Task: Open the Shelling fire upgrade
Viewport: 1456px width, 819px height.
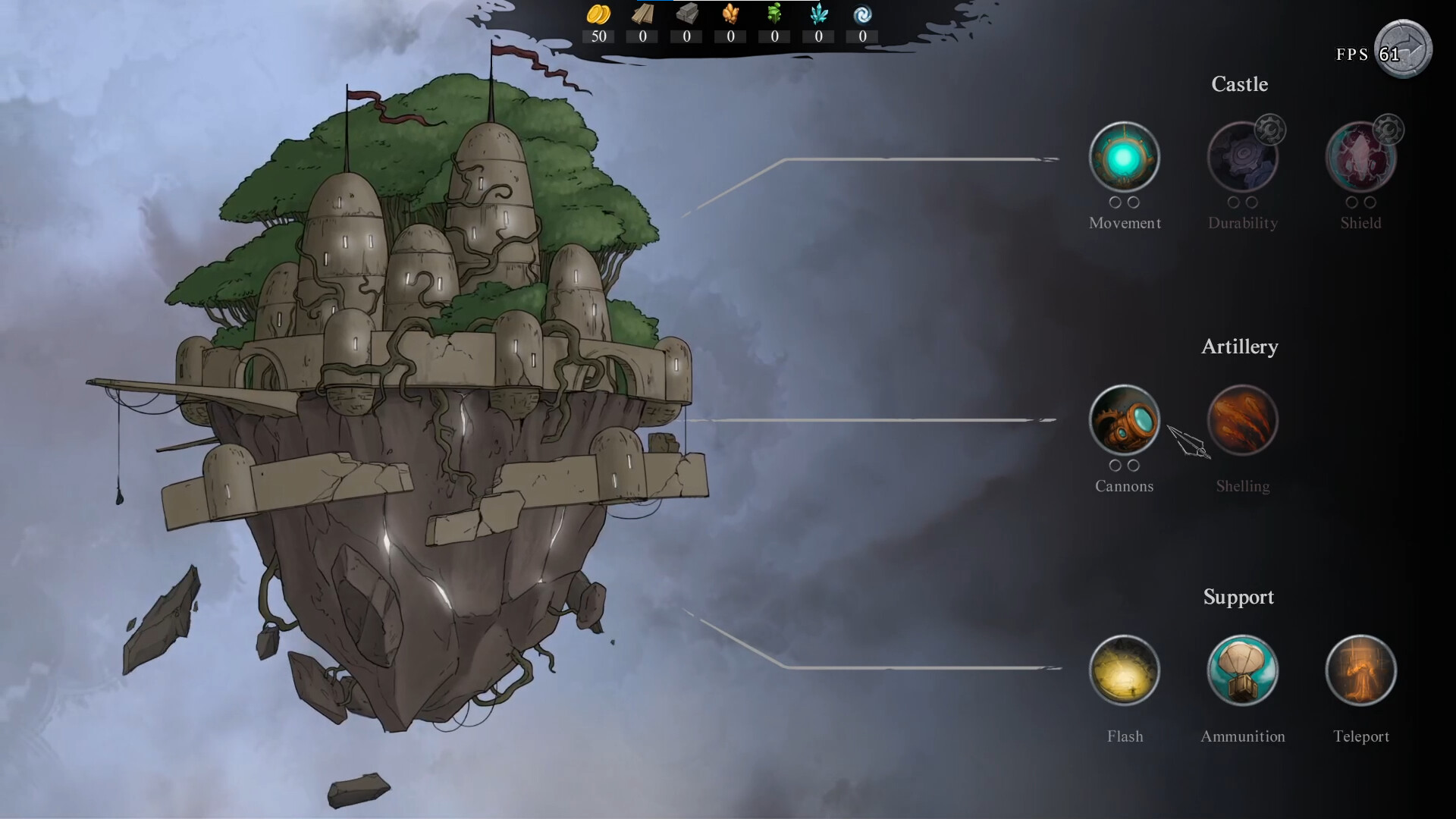Action: [x=1242, y=419]
